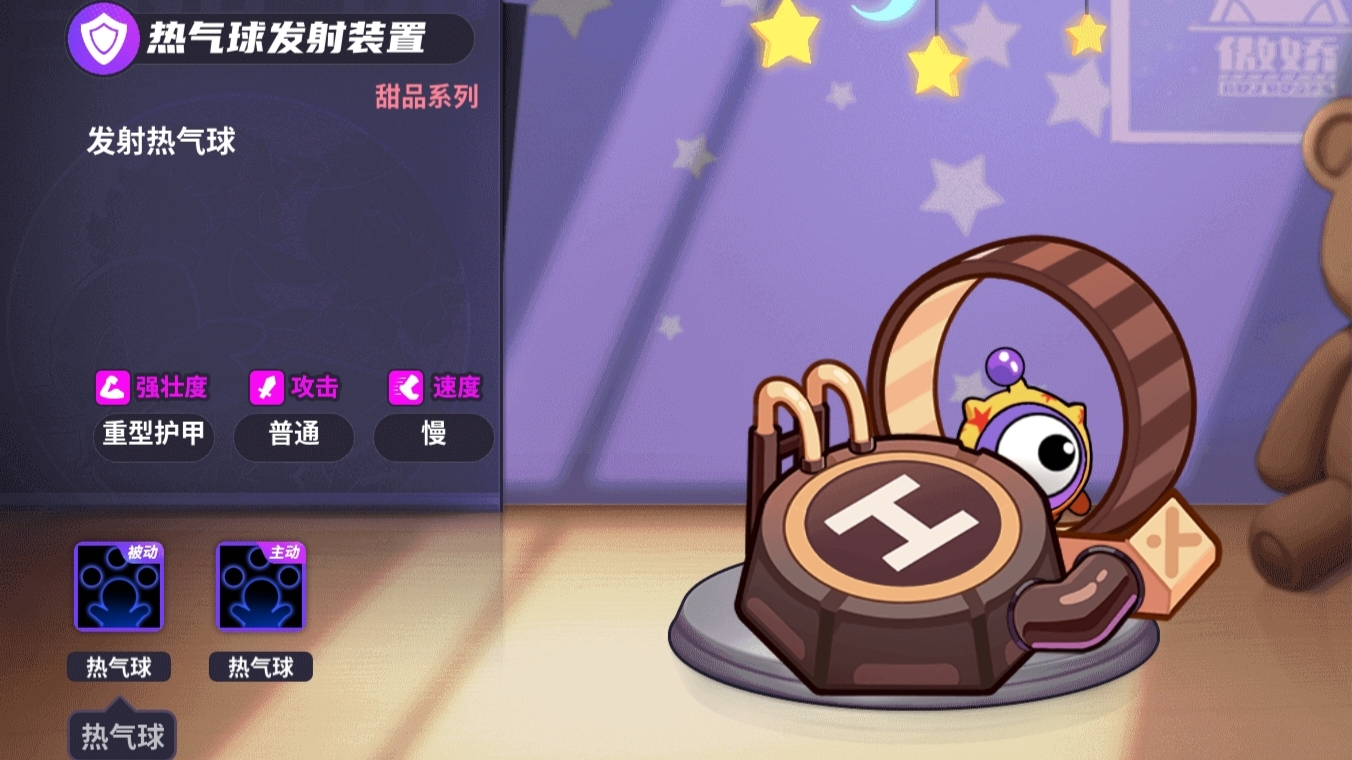Toggle the 主动 badge on the second skill
The image size is (1352, 760).
pos(283,555)
